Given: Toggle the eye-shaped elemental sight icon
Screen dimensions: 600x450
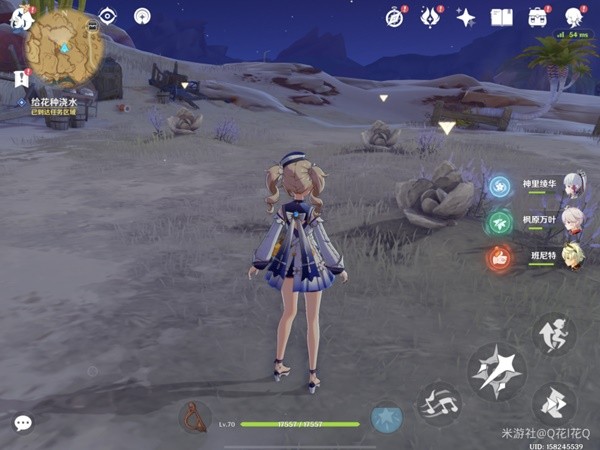Looking at the screenshot, I should tap(108, 16).
